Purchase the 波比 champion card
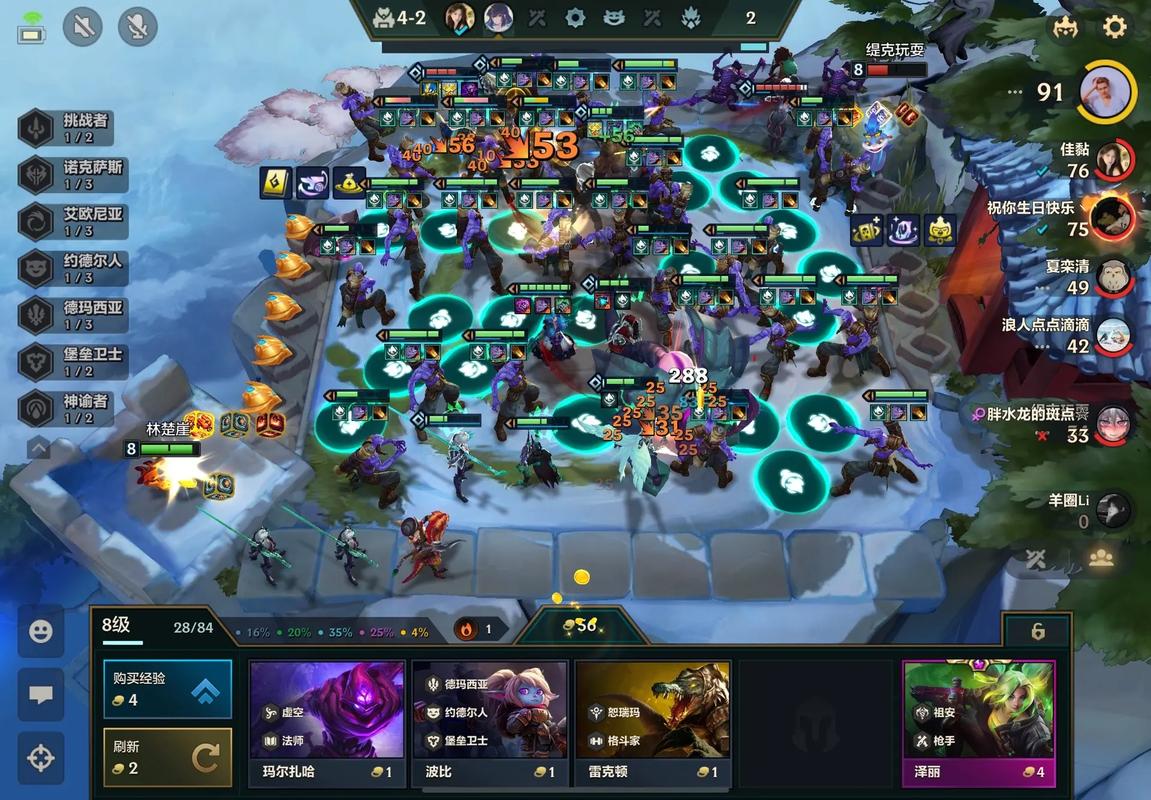Image resolution: width=1151 pixels, height=800 pixels. 490,723
